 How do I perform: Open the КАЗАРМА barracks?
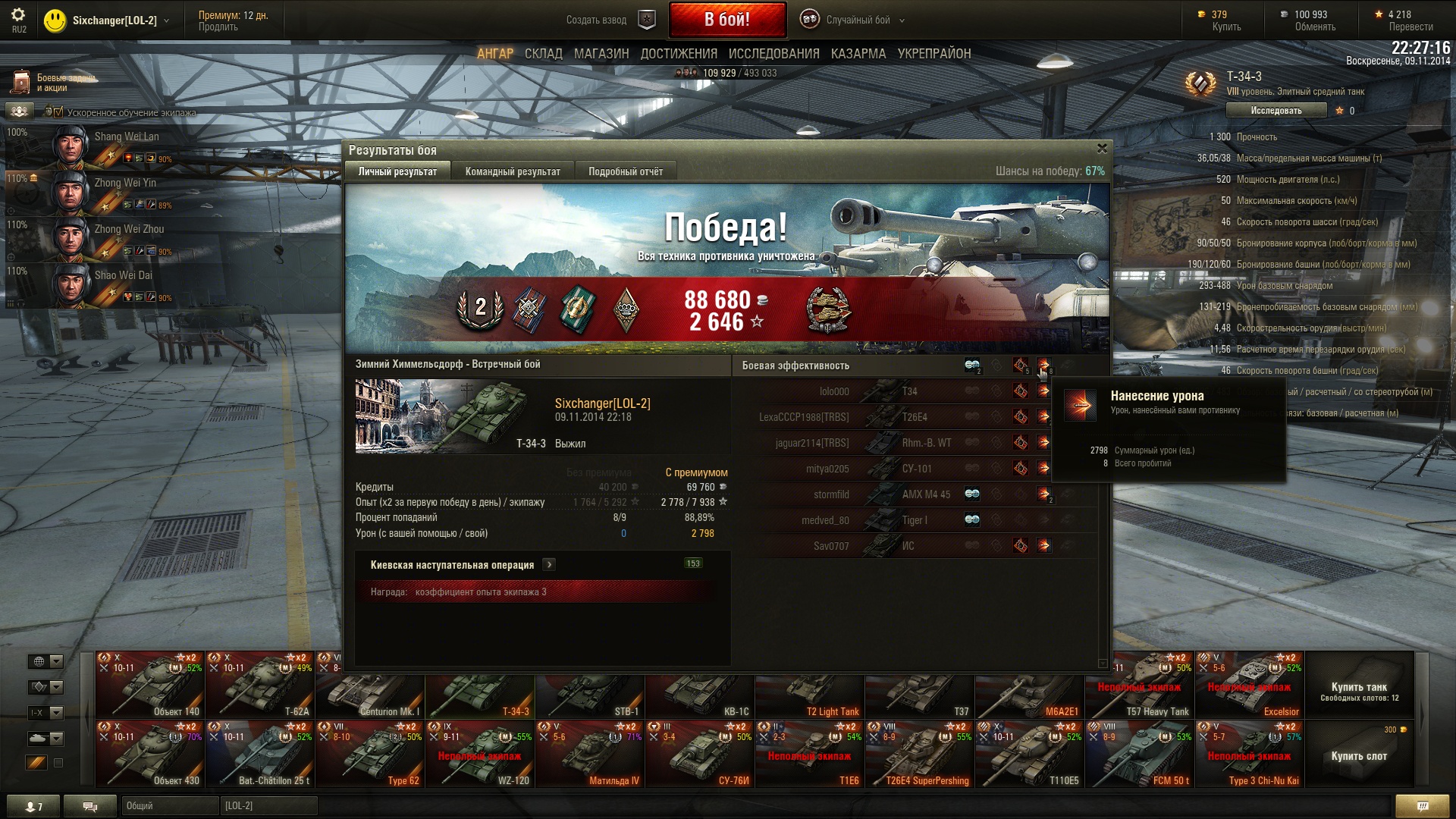click(x=858, y=54)
